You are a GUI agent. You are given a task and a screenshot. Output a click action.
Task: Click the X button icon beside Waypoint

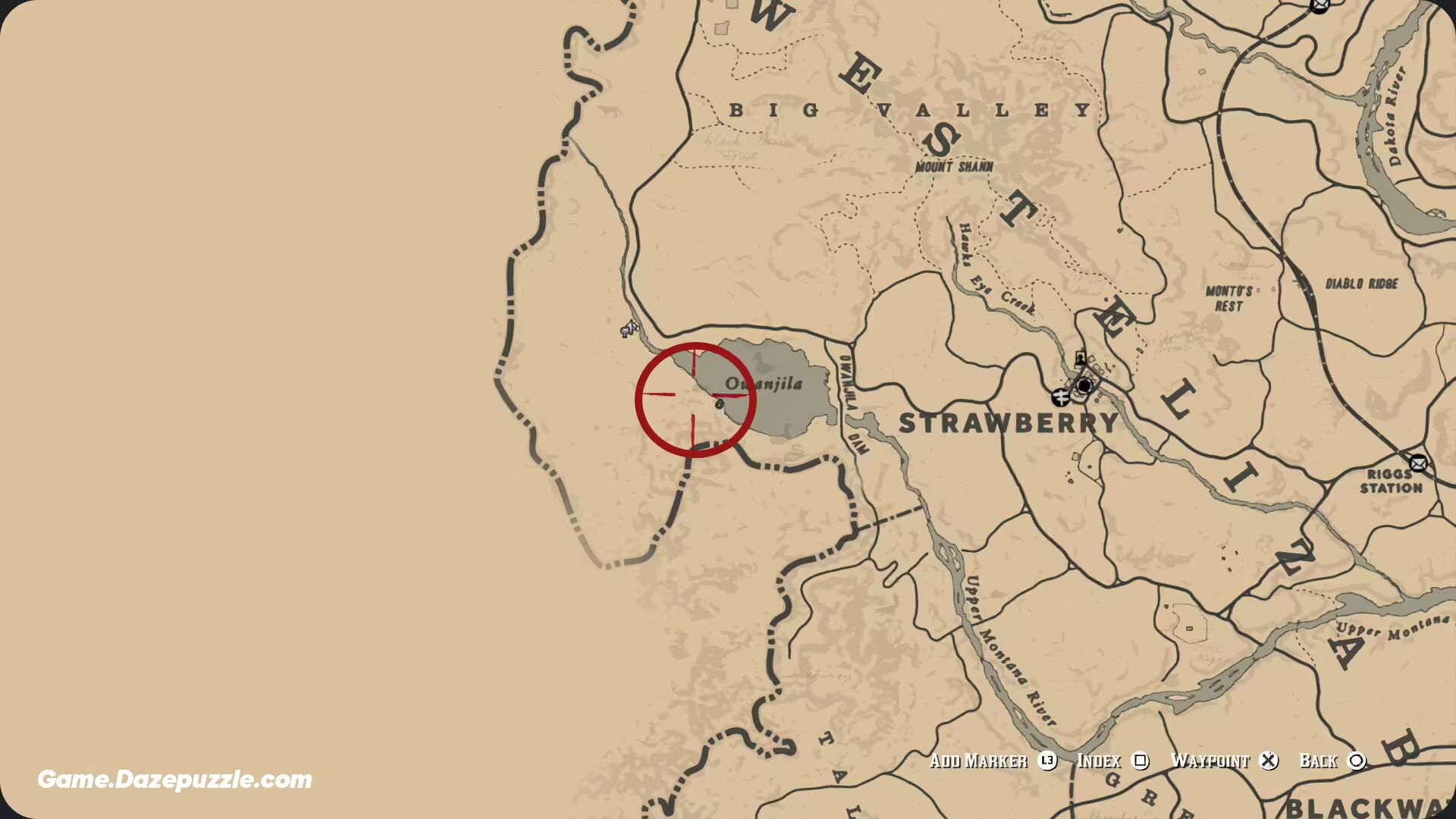[1267, 761]
